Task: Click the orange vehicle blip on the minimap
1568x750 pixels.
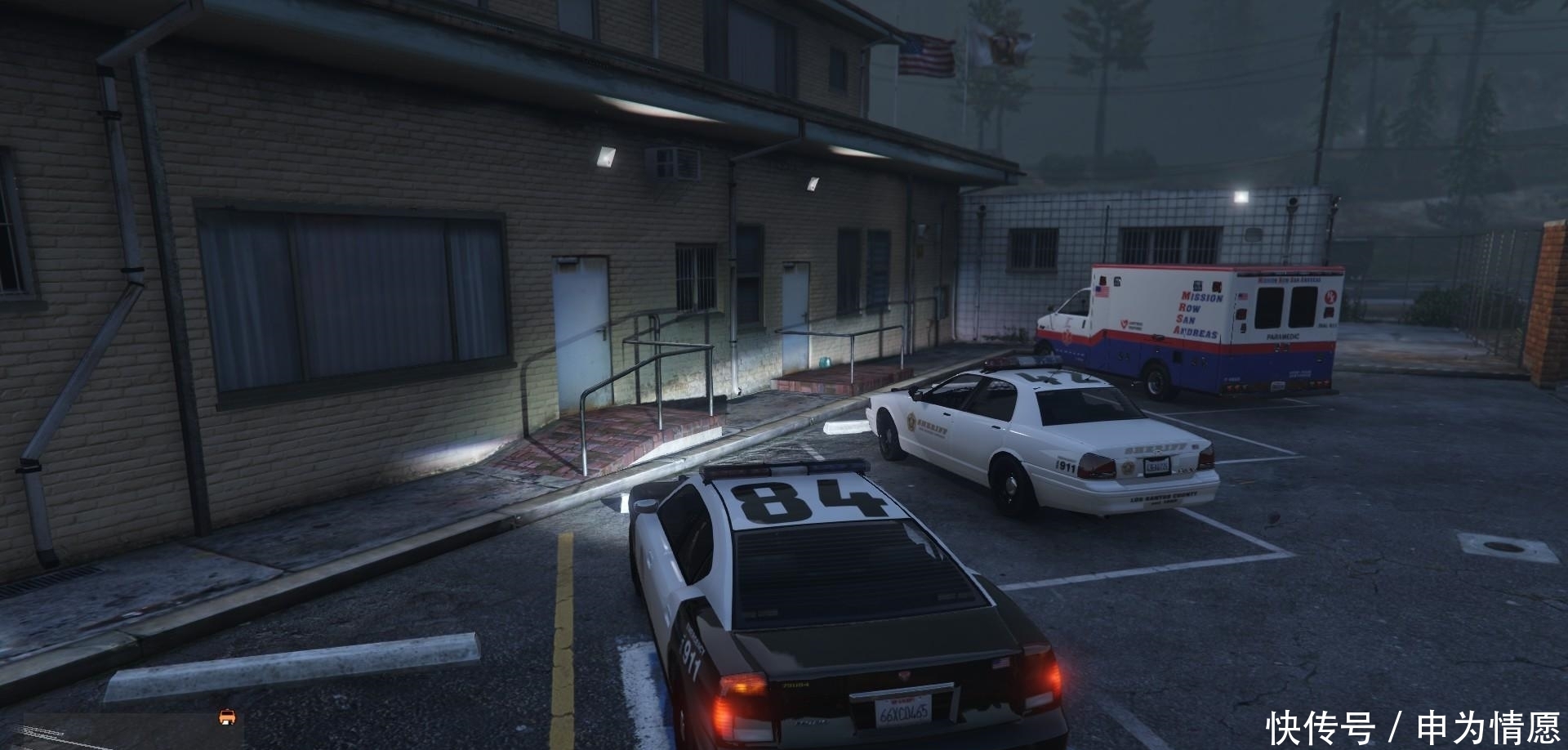Action: (x=227, y=717)
